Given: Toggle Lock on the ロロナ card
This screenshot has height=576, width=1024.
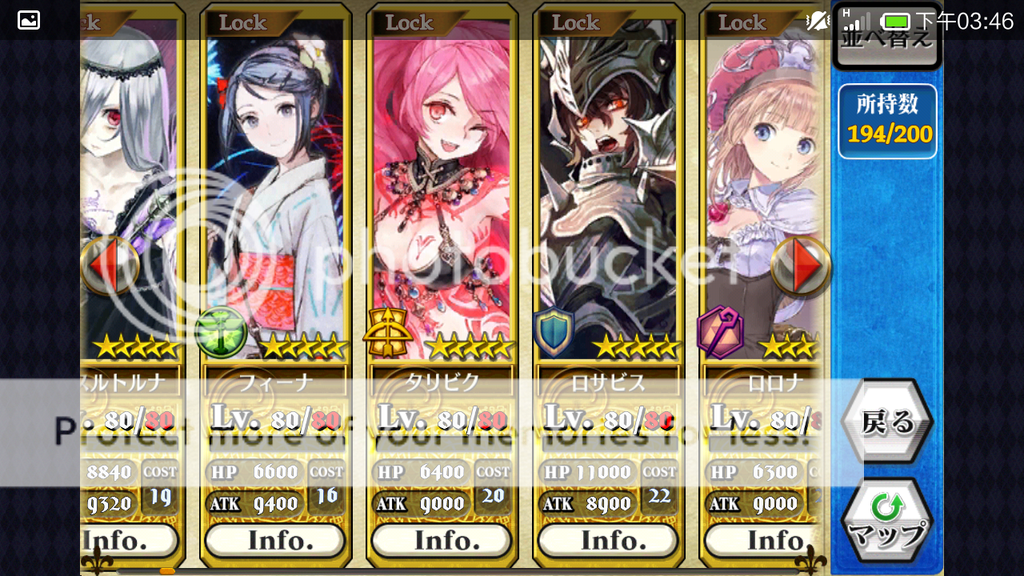Looking at the screenshot, I should pyautogui.click(x=741, y=23).
